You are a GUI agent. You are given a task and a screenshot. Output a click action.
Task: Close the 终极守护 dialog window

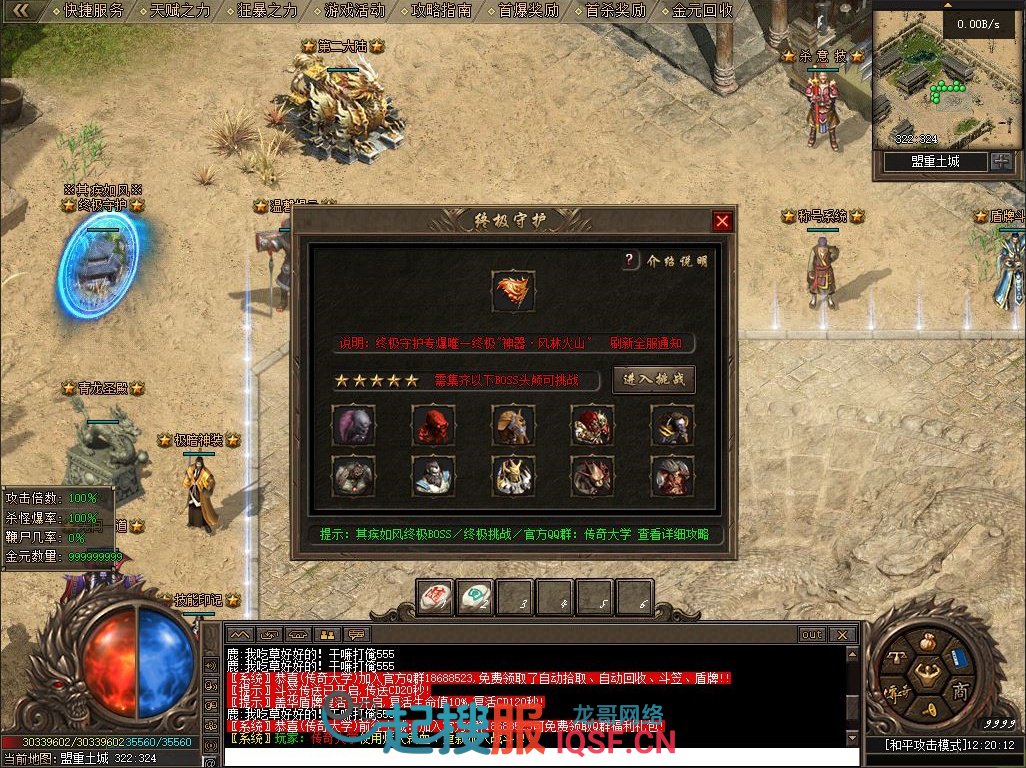(722, 221)
